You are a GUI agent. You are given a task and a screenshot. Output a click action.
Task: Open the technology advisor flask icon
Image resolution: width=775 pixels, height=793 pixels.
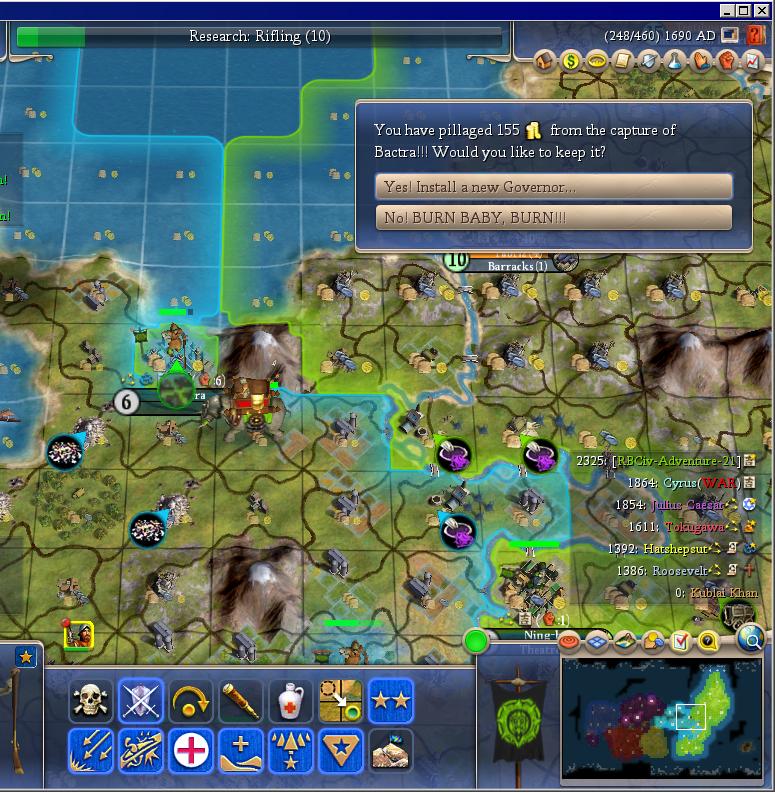tap(675, 61)
